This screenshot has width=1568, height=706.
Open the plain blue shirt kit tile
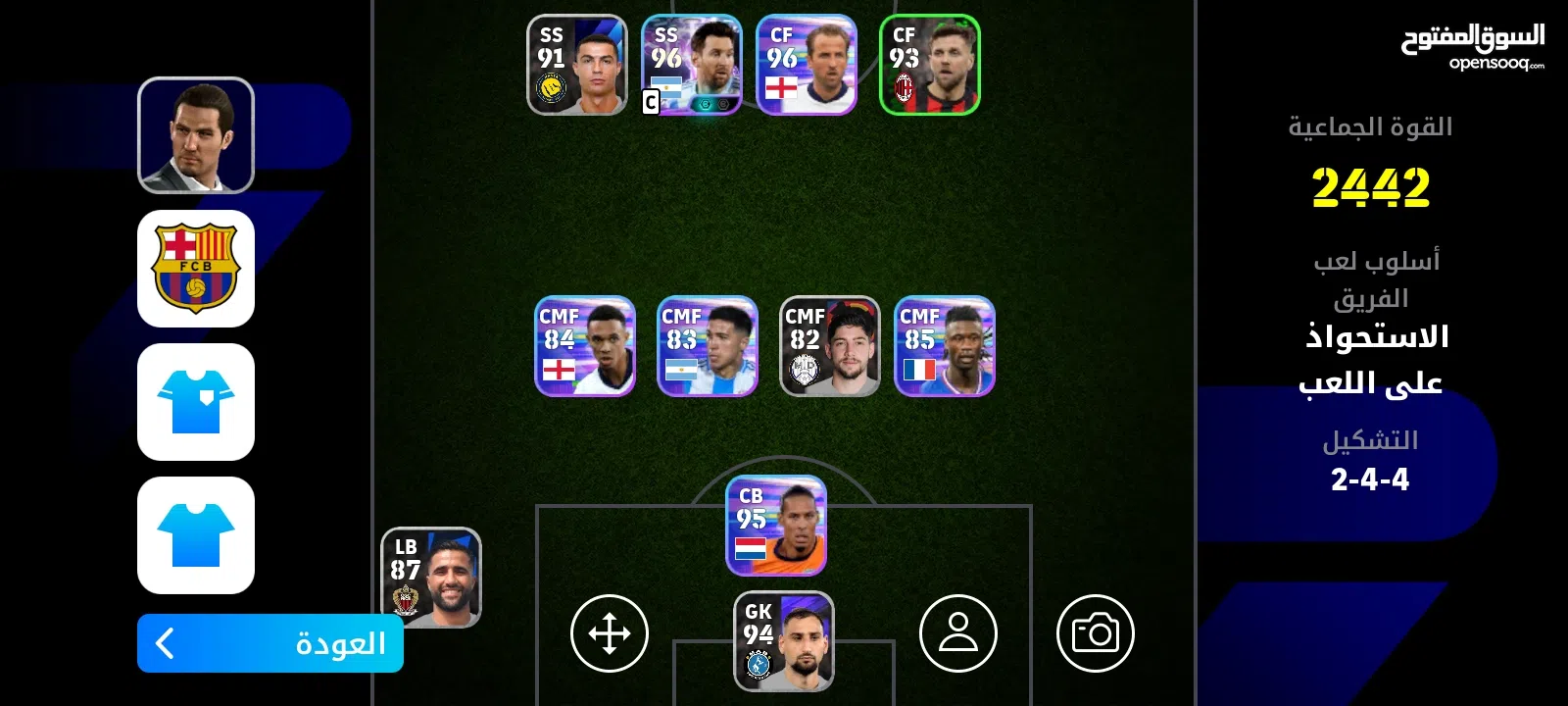pyautogui.click(x=196, y=535)
